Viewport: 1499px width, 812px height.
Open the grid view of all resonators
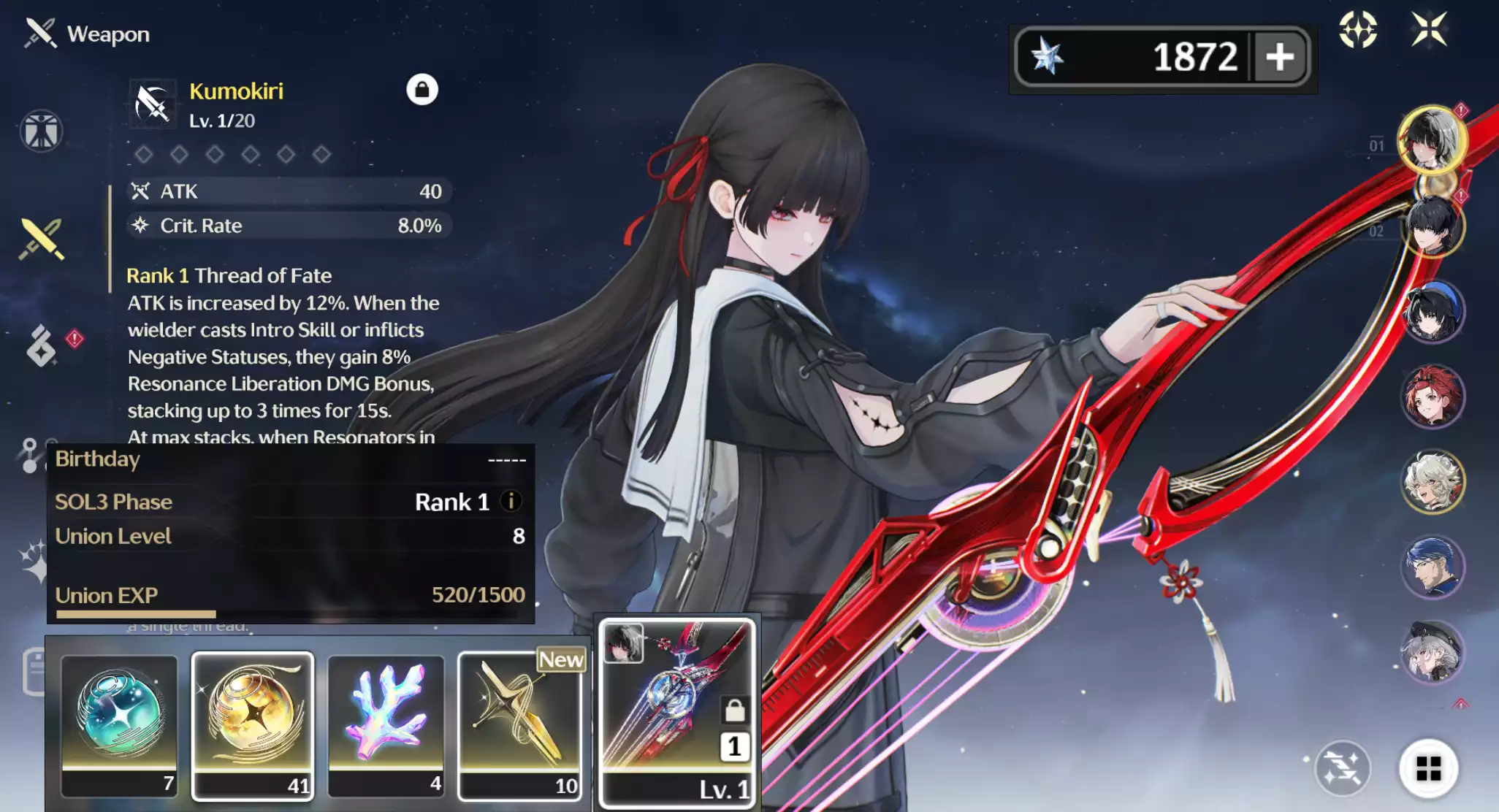pos(1428,768)
